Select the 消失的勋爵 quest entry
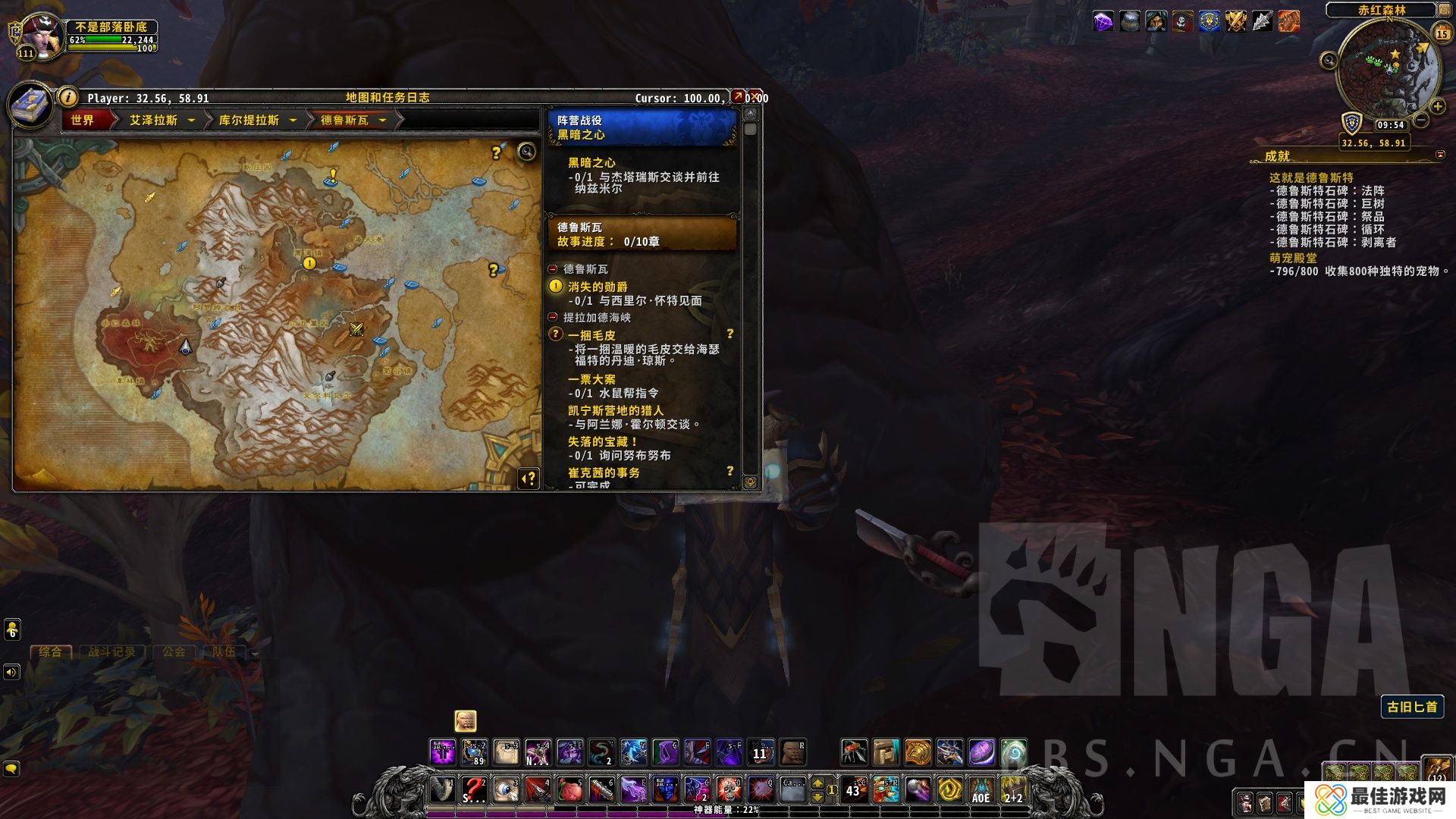The image size is (1456, 819). click(x=598, y=287)
